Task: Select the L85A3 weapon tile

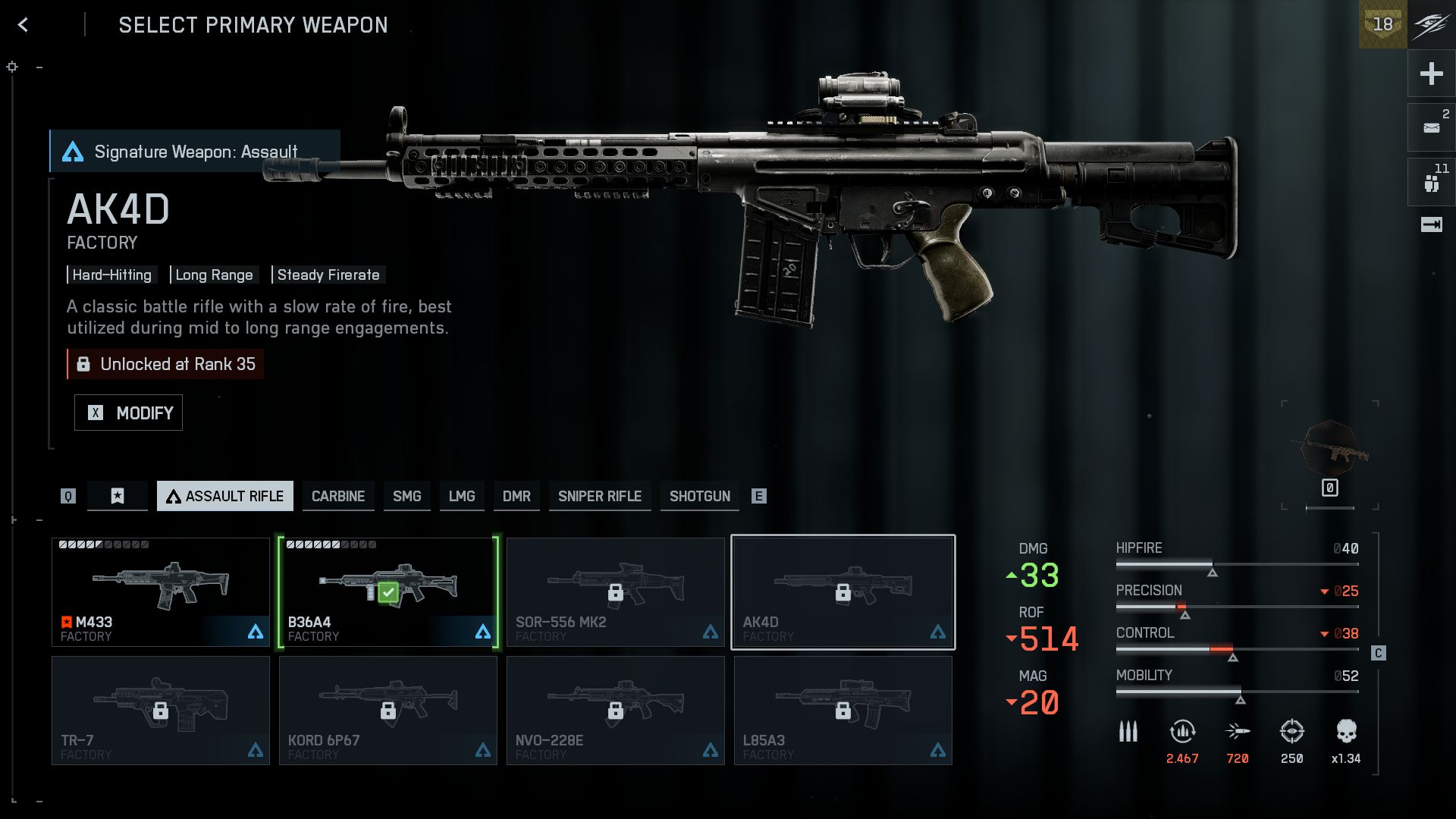Action: [843, 711]
